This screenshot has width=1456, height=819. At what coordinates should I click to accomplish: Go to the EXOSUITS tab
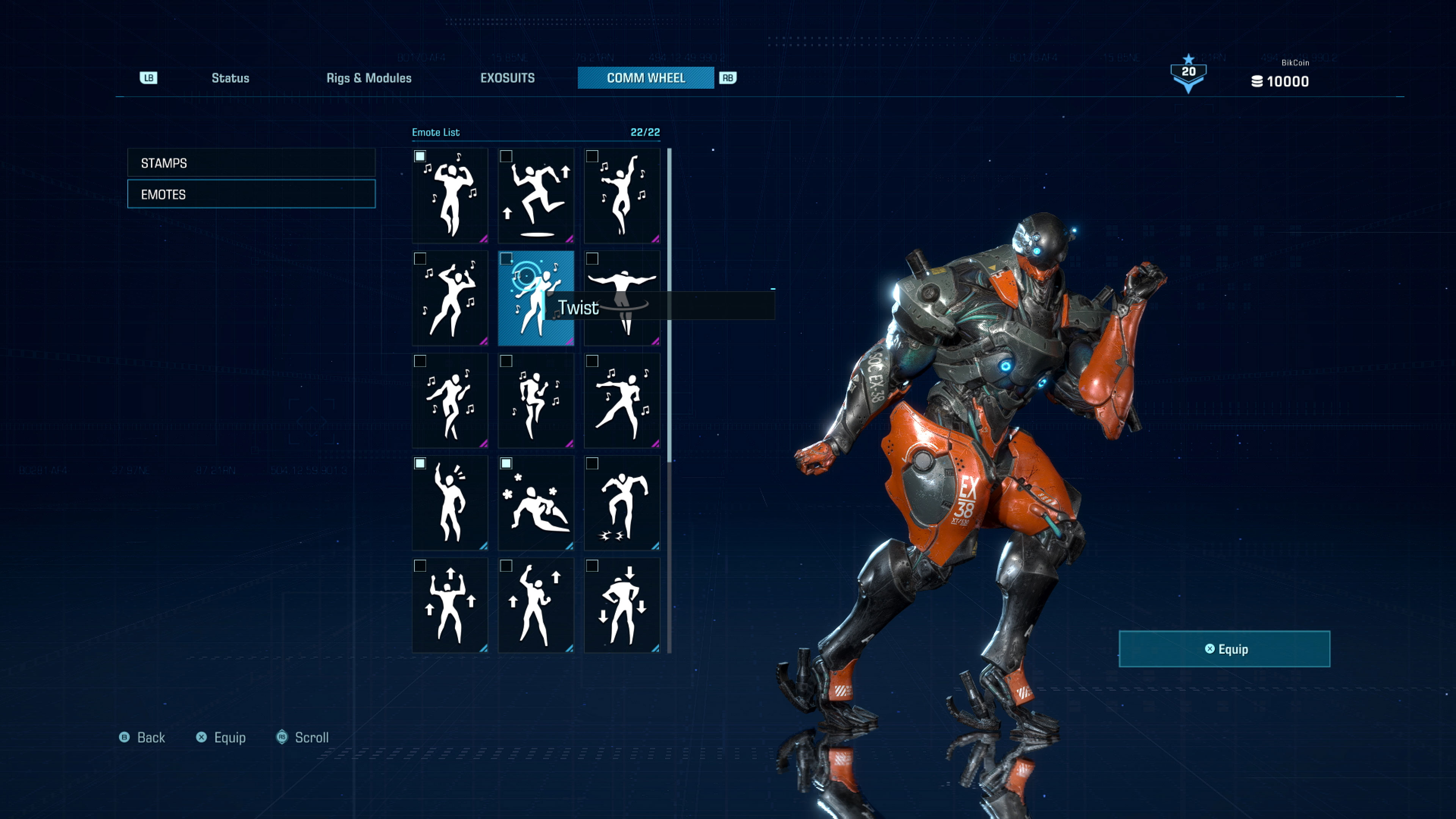coord(507,78)
